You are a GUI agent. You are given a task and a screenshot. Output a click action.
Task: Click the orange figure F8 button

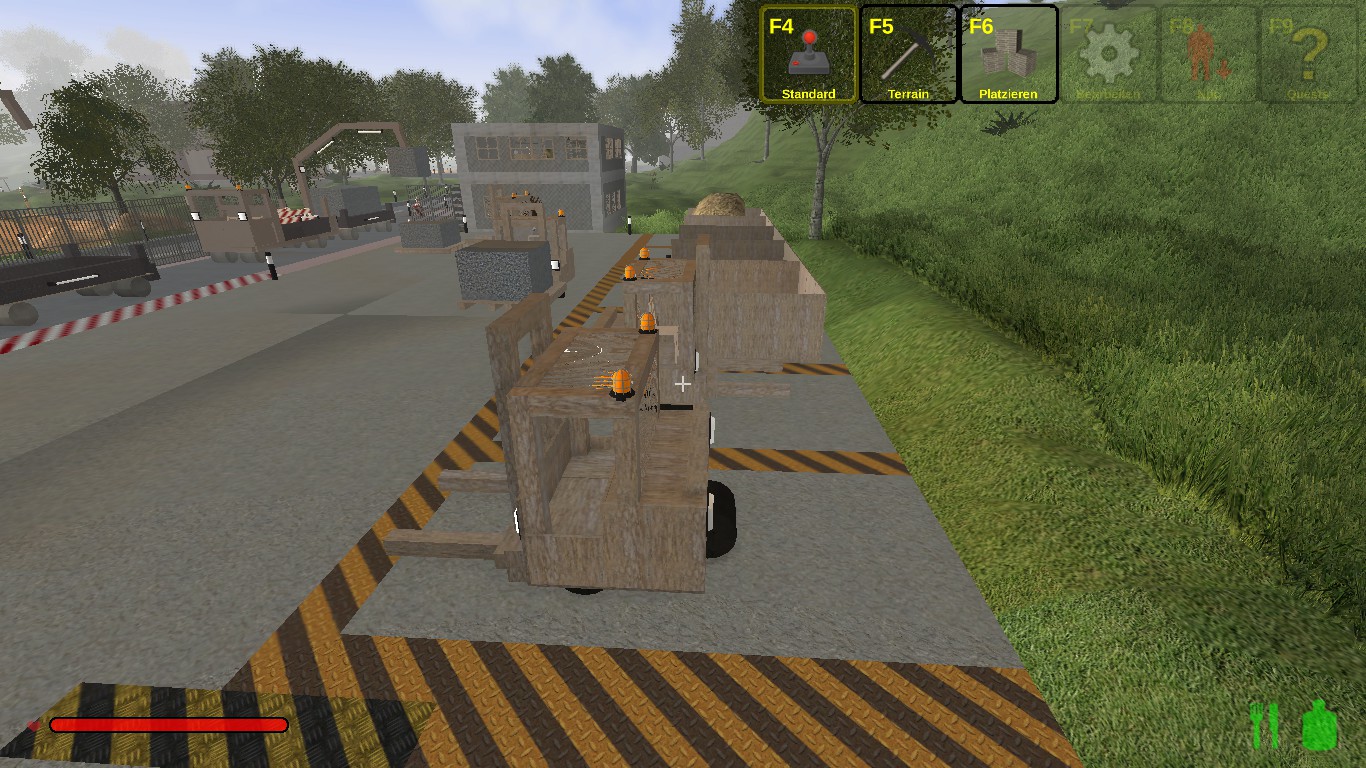pos(1208,54)
